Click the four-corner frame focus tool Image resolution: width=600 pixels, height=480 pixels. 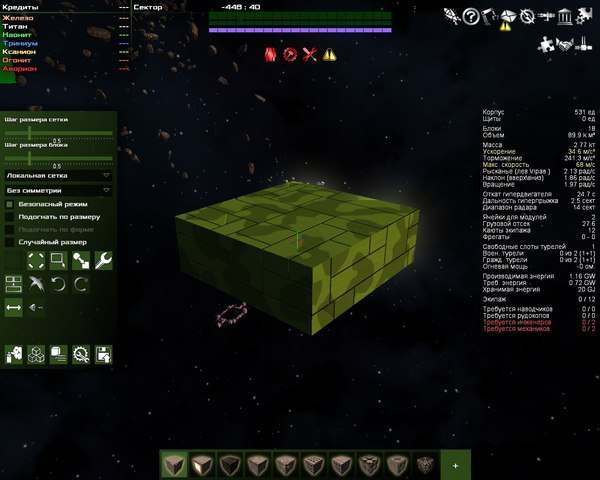coord(36,260)
